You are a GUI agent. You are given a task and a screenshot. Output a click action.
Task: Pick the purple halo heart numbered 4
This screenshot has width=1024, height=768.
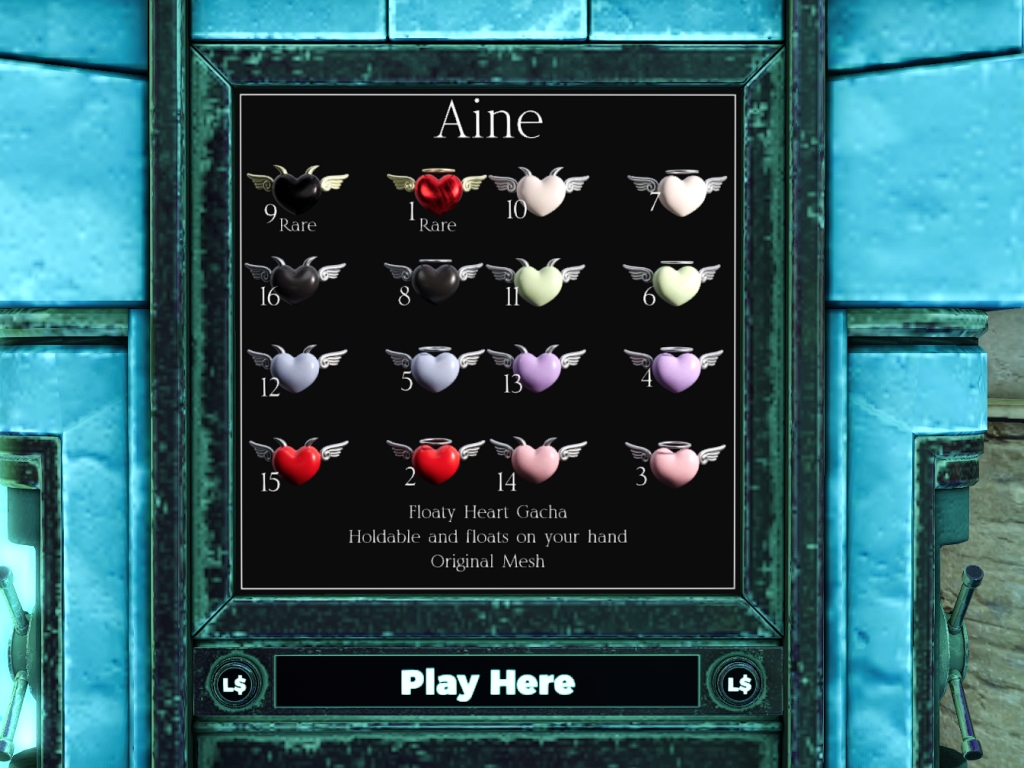click(x=676, y=371)
